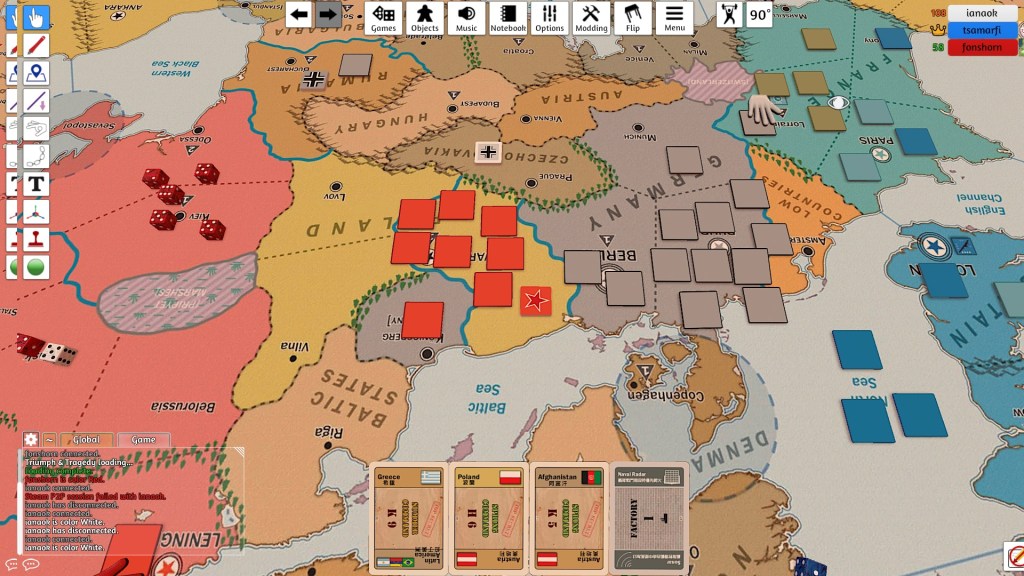This screenshot has width=1024, height=576.
Task: Flip the table
Action: tap(633, 17)
